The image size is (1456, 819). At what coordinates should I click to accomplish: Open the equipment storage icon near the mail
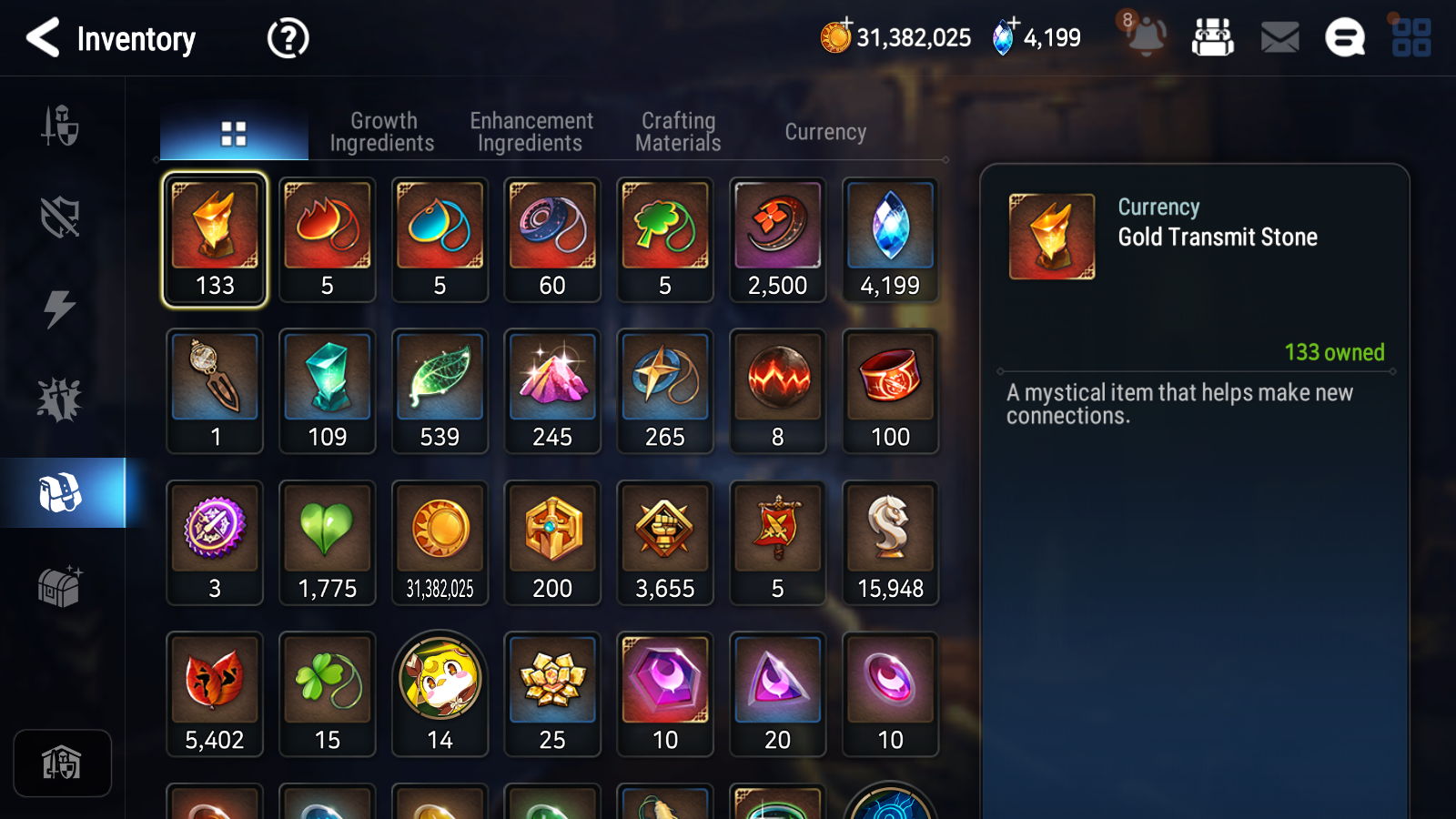click(1214, 38)
